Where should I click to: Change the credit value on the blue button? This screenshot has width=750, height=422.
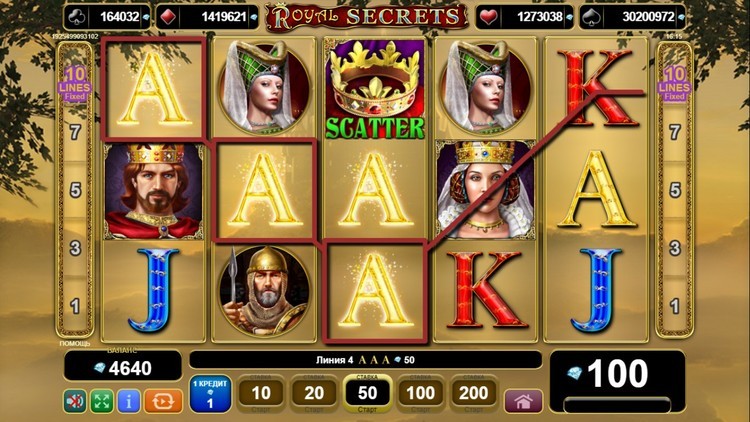click(210, 393)
